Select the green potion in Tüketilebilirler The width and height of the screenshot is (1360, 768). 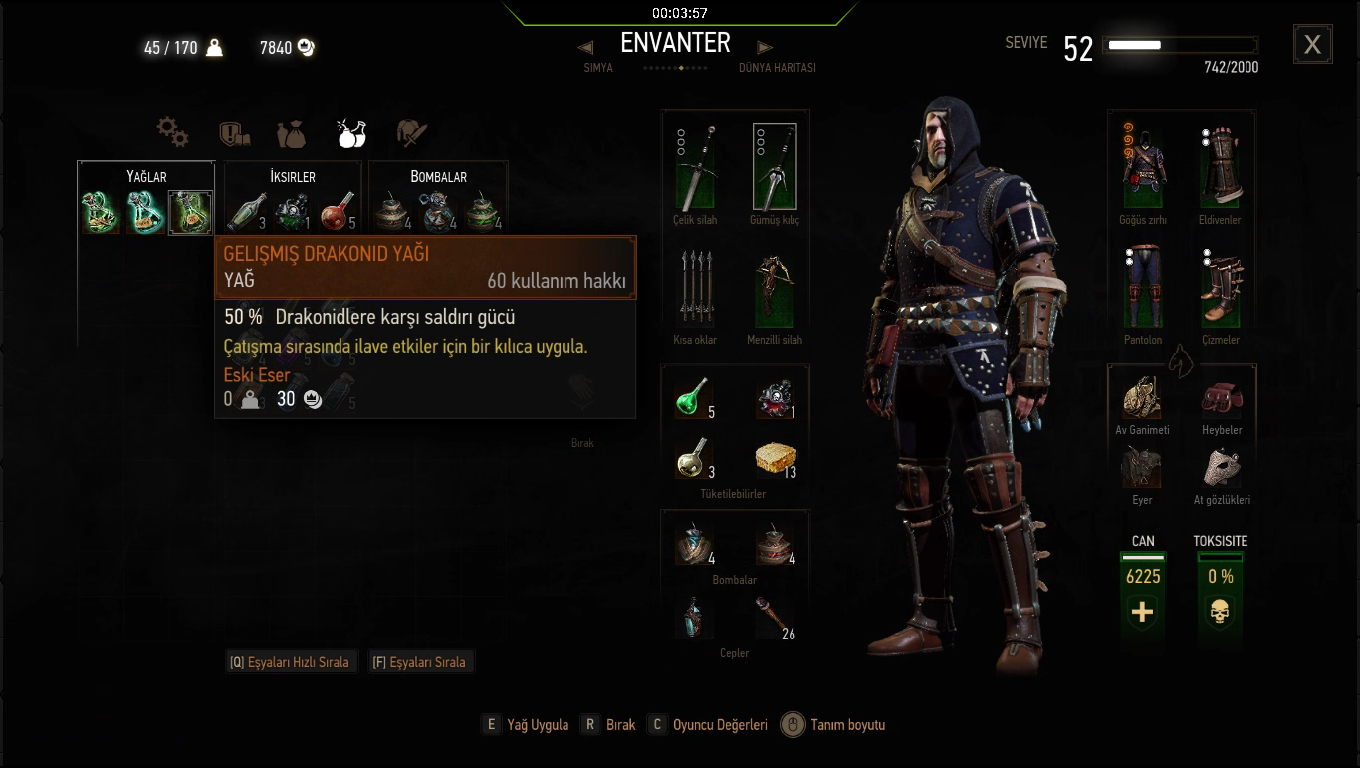pos(692,397)
